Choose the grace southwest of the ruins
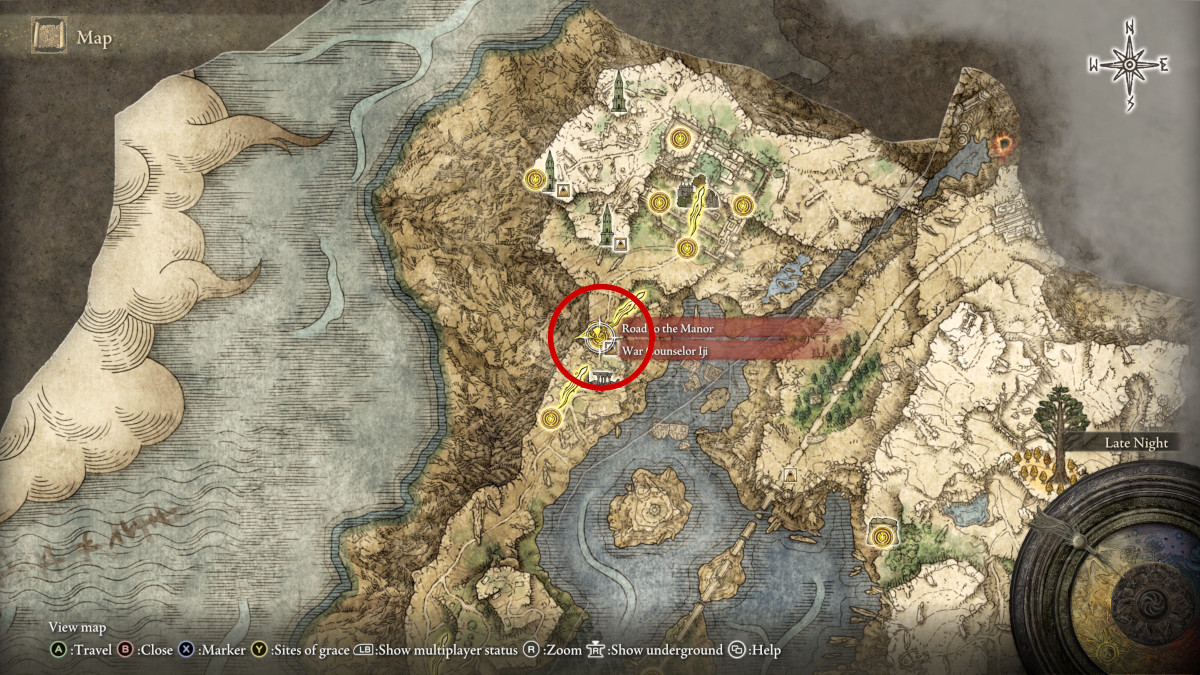The width and height of the screenshot is (1200, 675). click(x=548, y=418)
